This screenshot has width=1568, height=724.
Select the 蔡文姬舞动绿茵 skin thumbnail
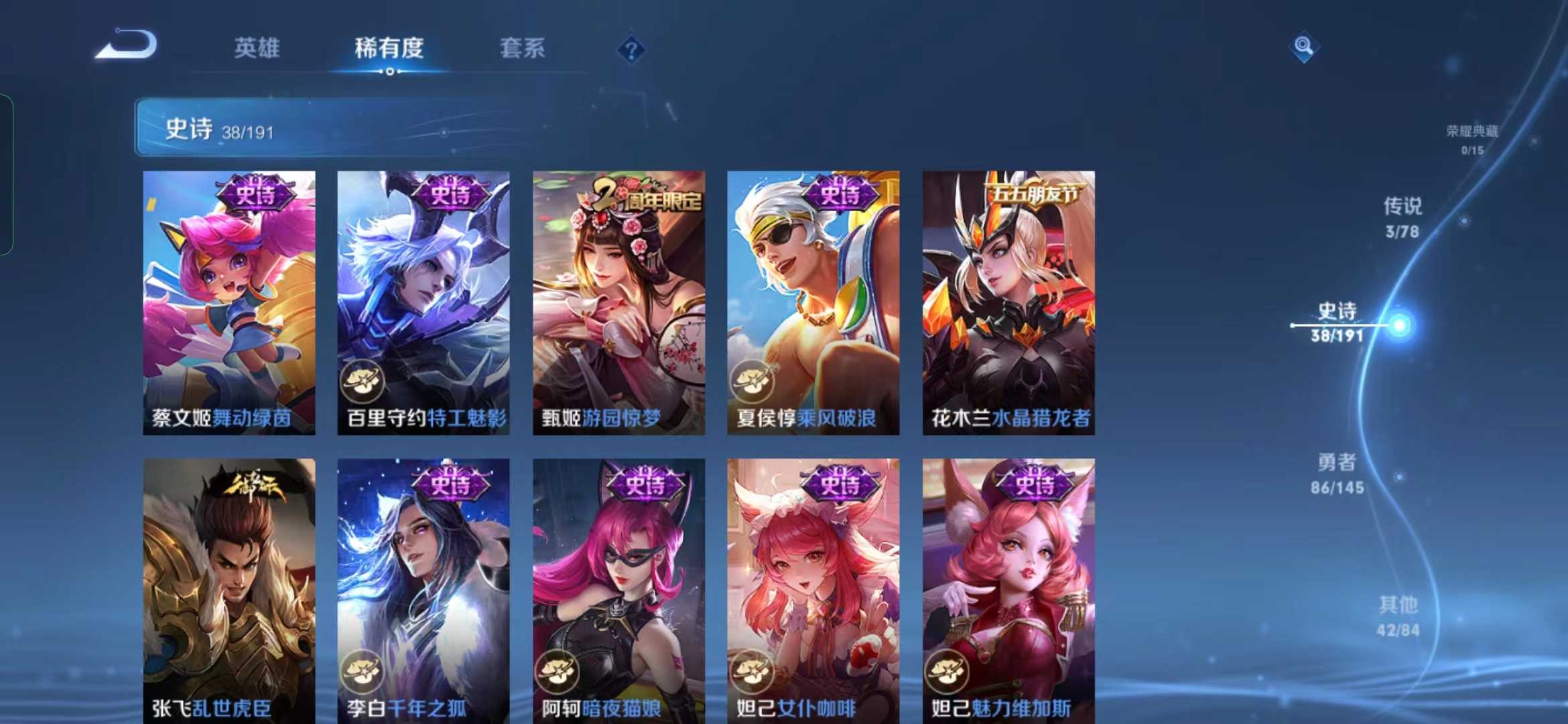229,302
